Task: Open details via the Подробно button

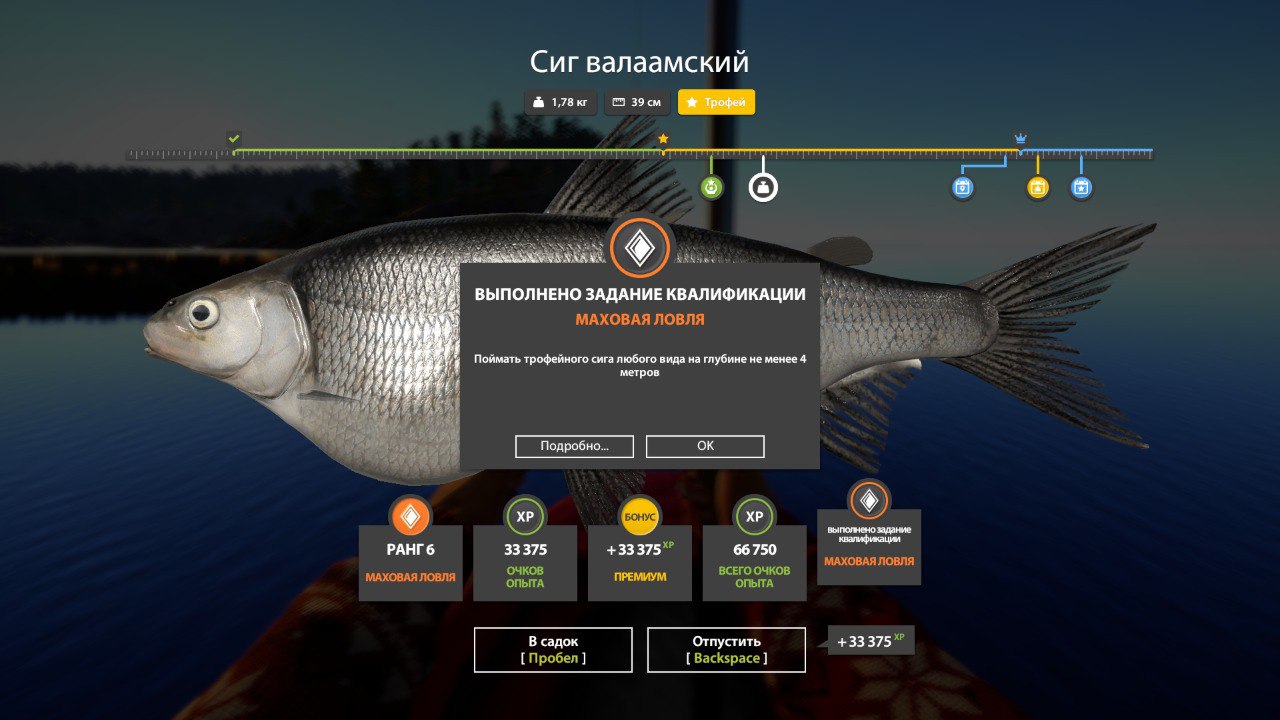Action: tap(574, 446)
